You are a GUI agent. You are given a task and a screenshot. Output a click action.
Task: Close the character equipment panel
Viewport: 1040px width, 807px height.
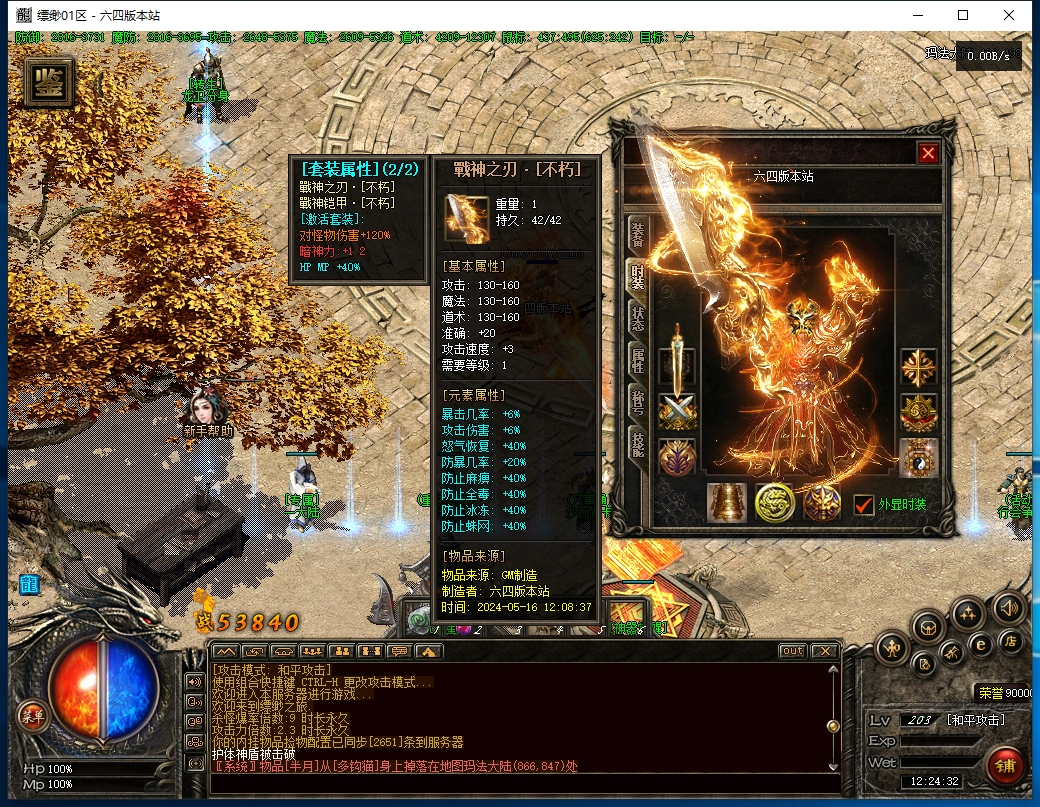pyautogui.click(x=928, y=153)
